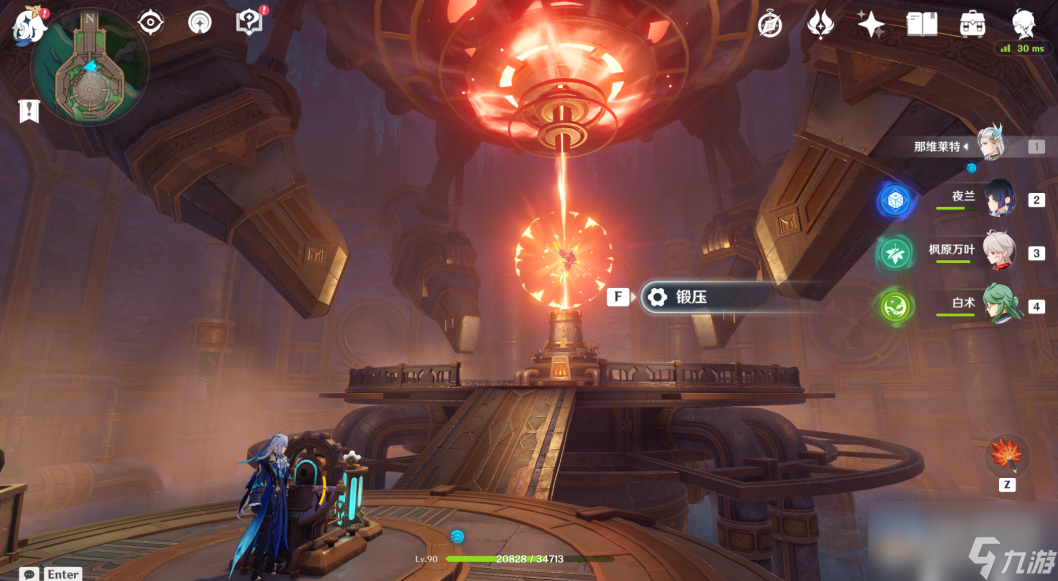
Task: Open the Paimon menu icon
Action: point(28,24)
